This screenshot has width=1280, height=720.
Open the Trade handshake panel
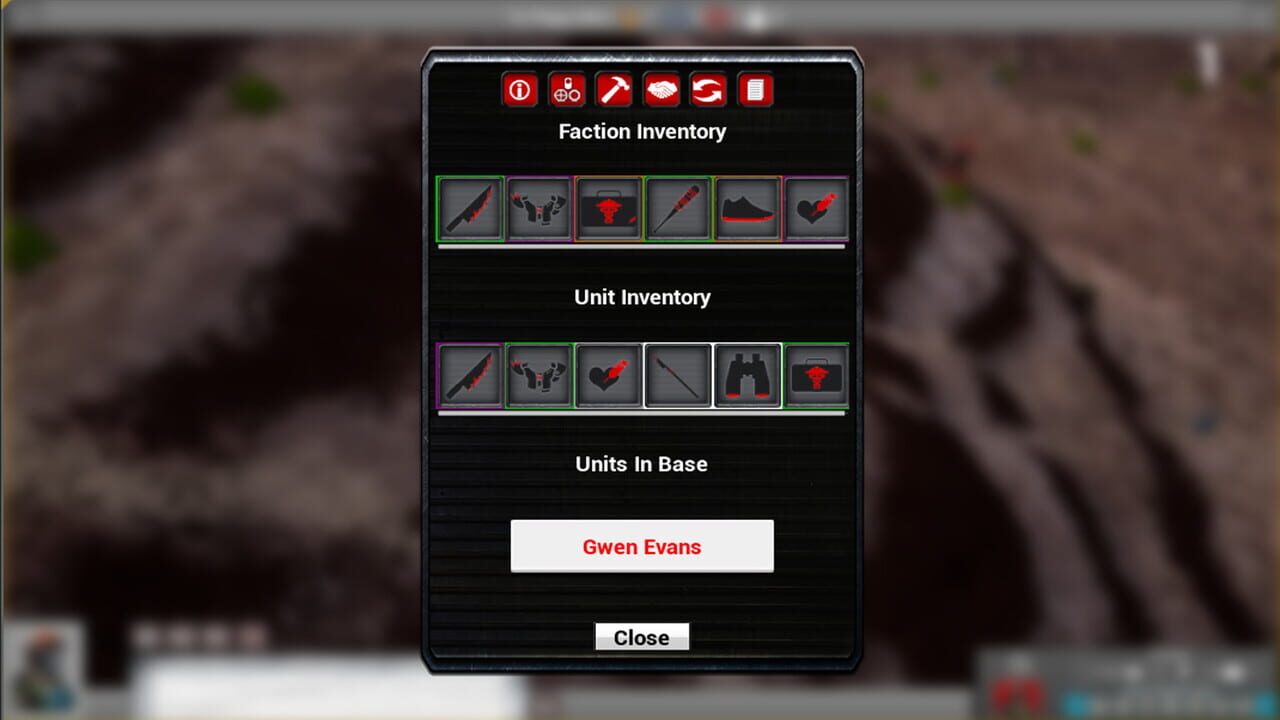(660, 90)
